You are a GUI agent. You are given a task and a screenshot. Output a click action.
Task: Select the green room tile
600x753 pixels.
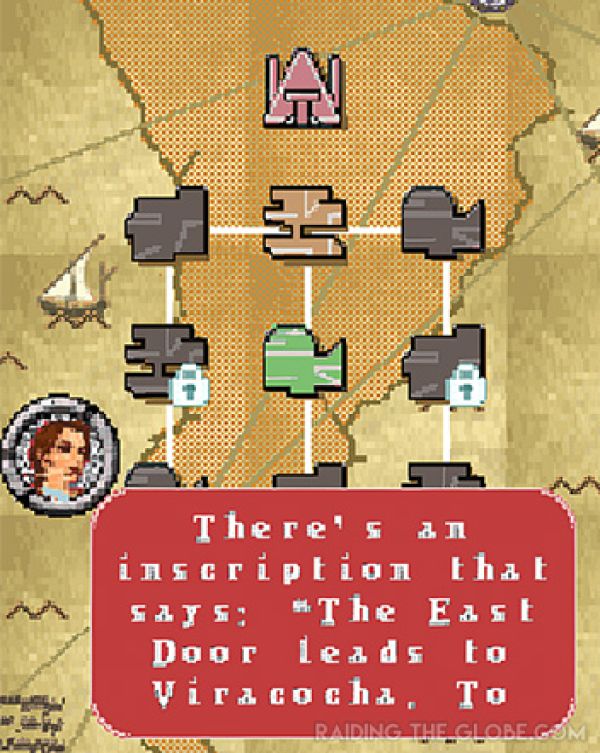point(303,364)
